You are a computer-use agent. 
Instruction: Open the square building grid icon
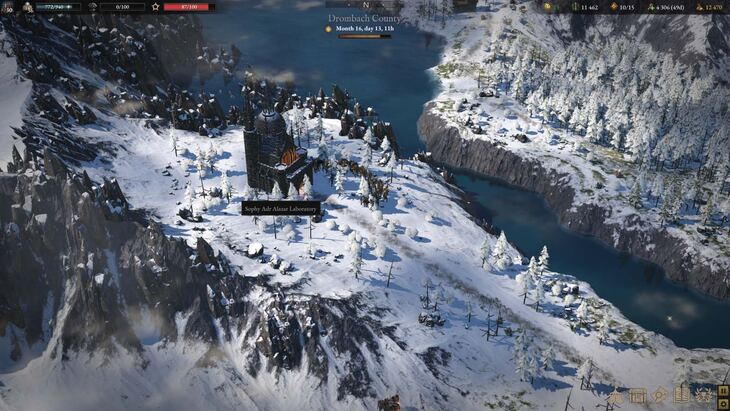[637, 396]
